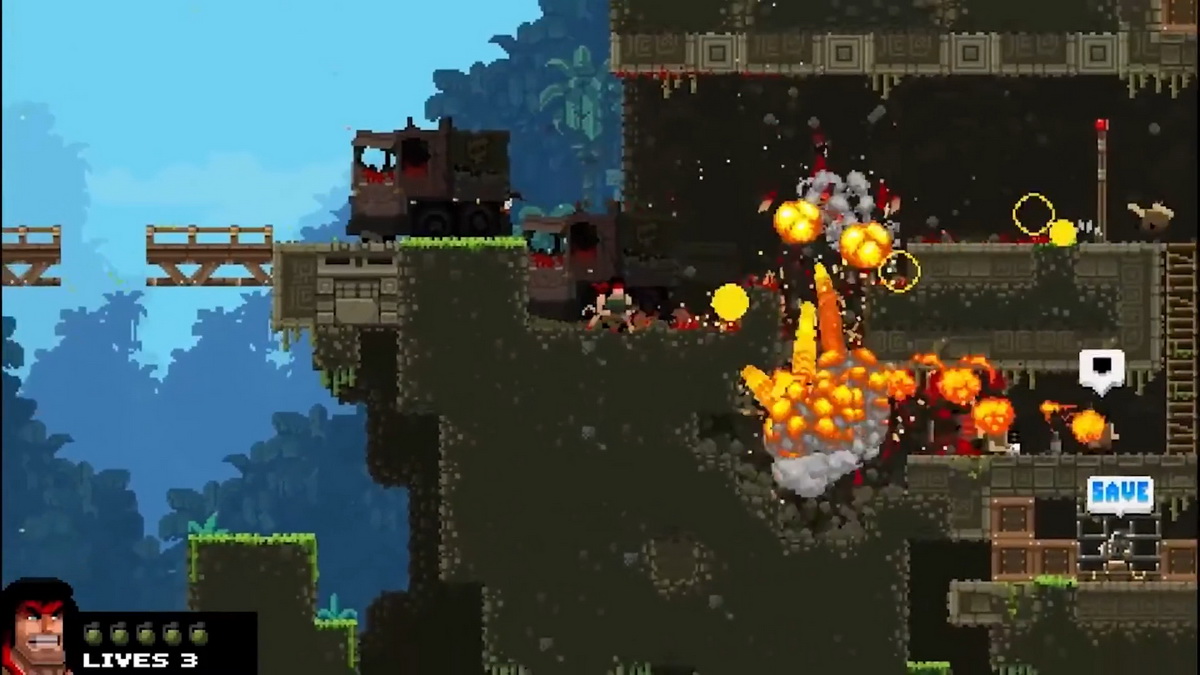Click the Rambro character portrait
Viewport: 1200px width, 675px height.
(38, 627)
